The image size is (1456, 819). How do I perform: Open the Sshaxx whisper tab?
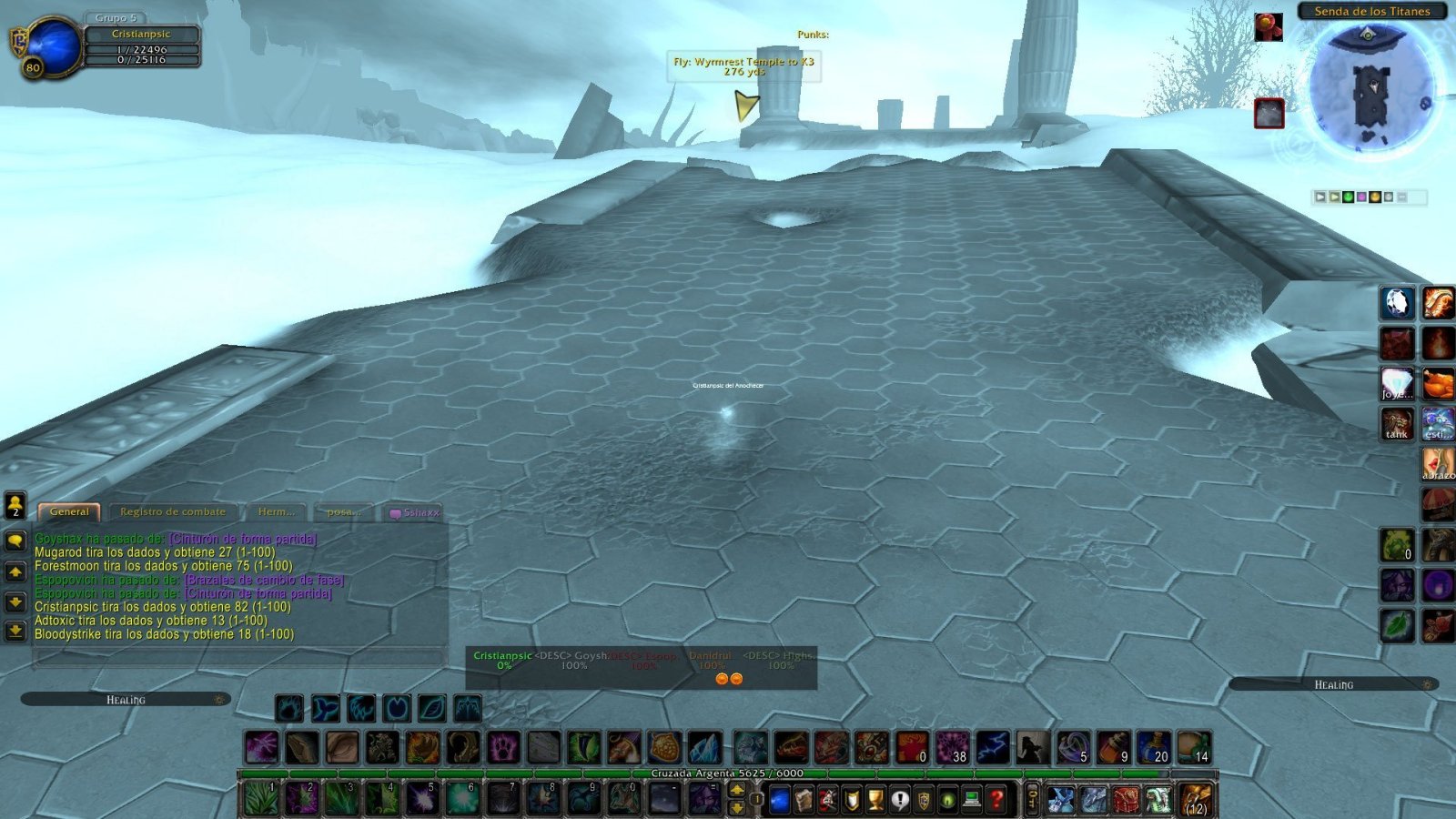click(418, 511)
